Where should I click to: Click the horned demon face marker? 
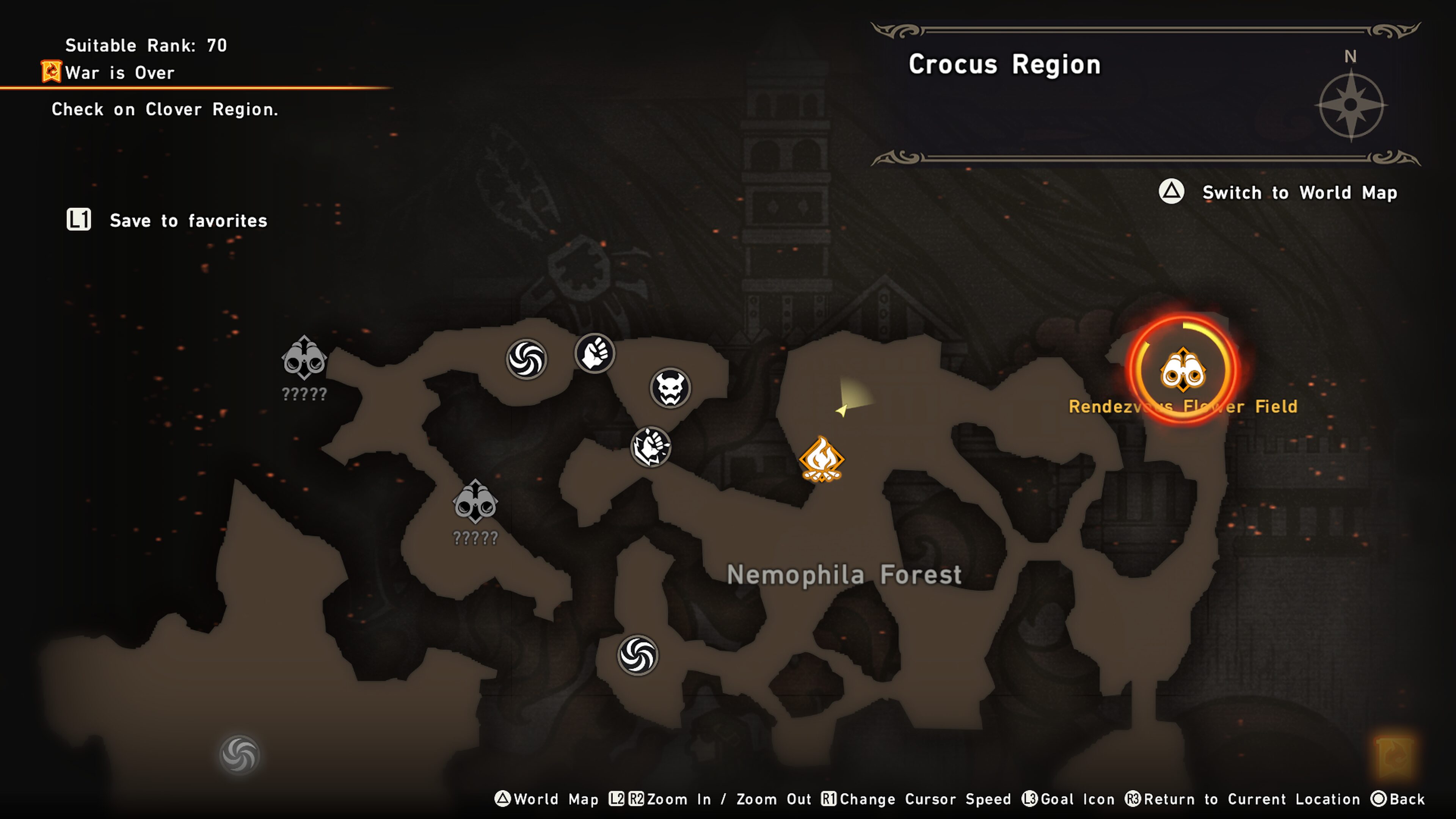[x=670, y=388]
